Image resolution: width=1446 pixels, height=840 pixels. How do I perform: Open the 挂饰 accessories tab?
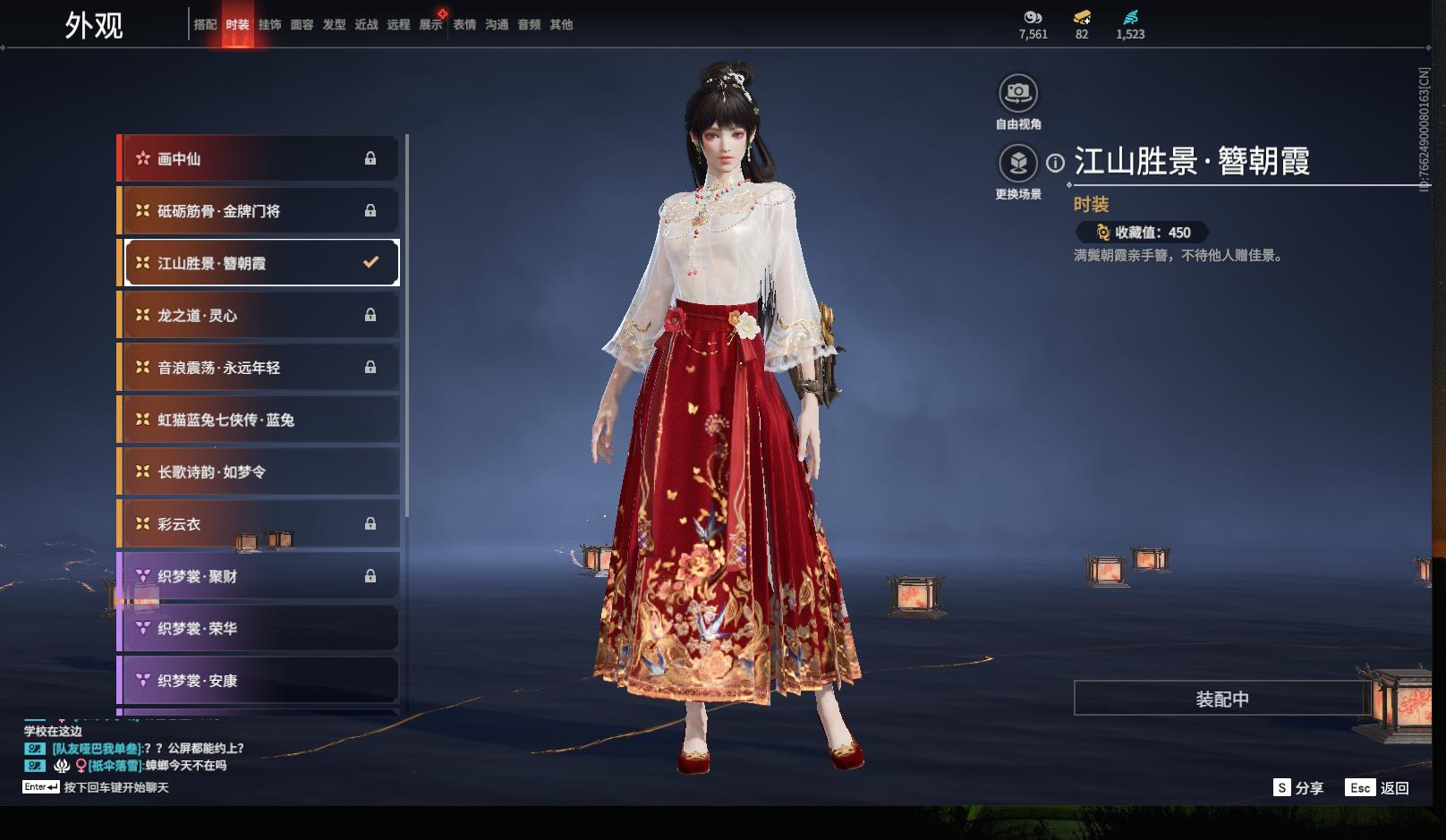pyautogui.click(x=269, y=25)
